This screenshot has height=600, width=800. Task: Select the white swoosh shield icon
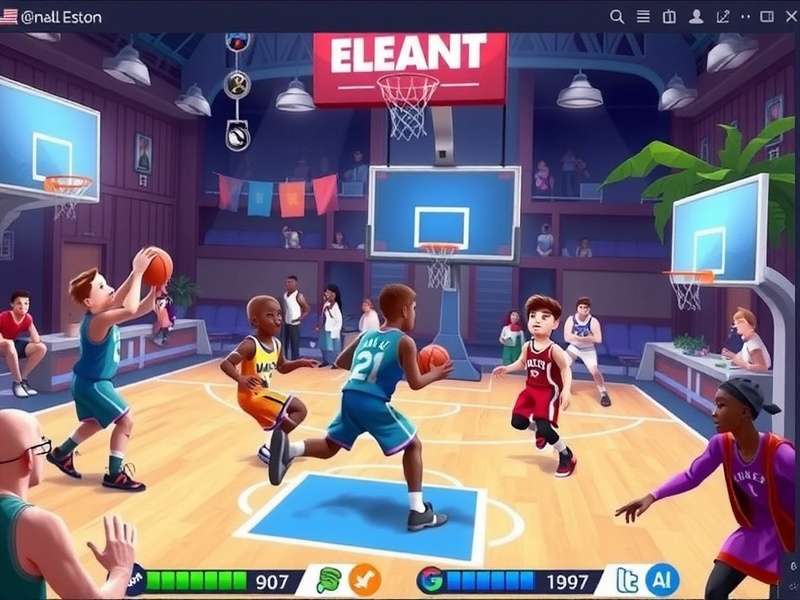[x=237, y=135]
